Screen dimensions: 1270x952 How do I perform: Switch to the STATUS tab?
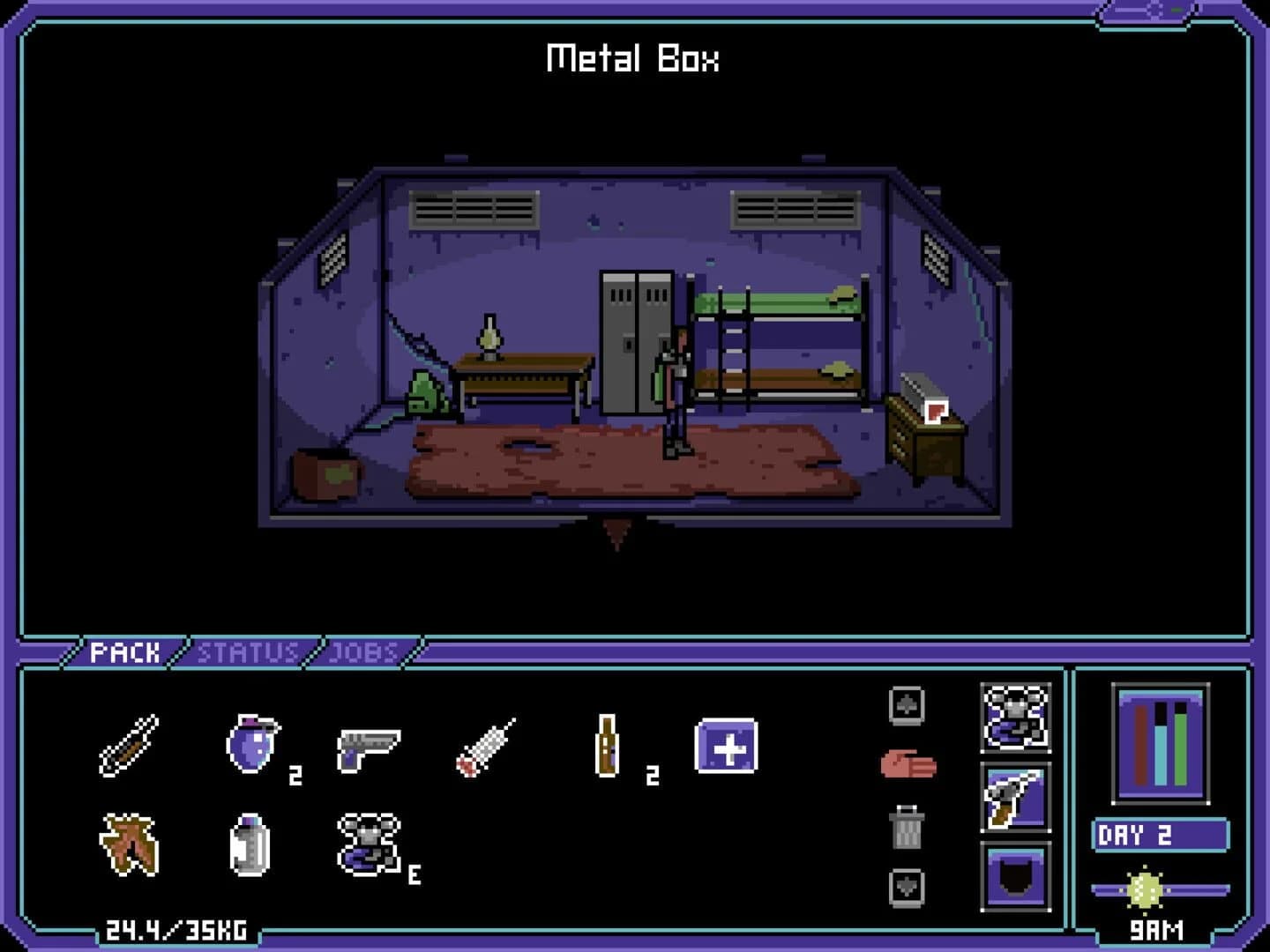248,651
